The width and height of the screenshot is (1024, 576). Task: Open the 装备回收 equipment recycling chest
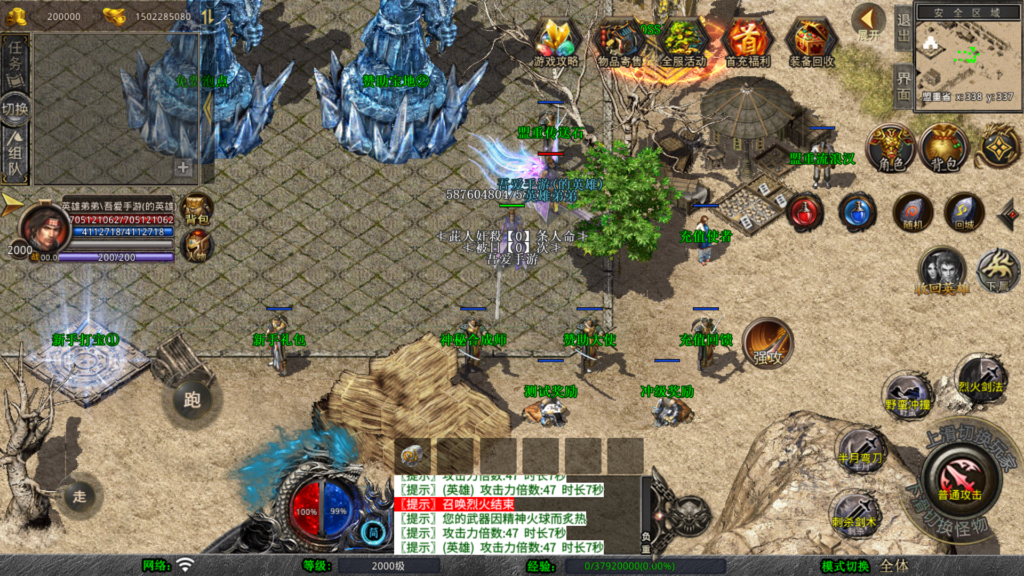(812, 40)
